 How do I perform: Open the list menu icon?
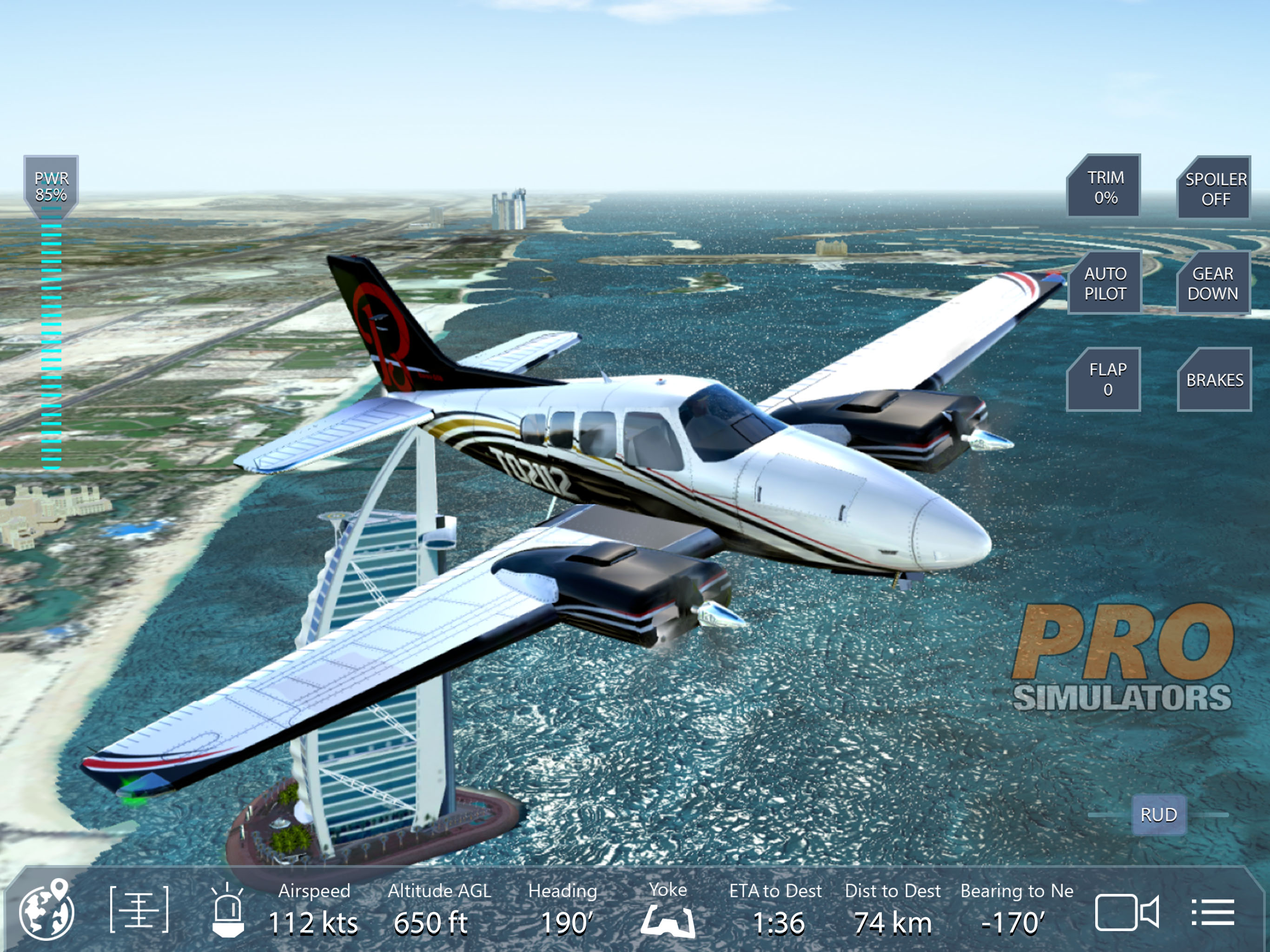pos(1212,912)
